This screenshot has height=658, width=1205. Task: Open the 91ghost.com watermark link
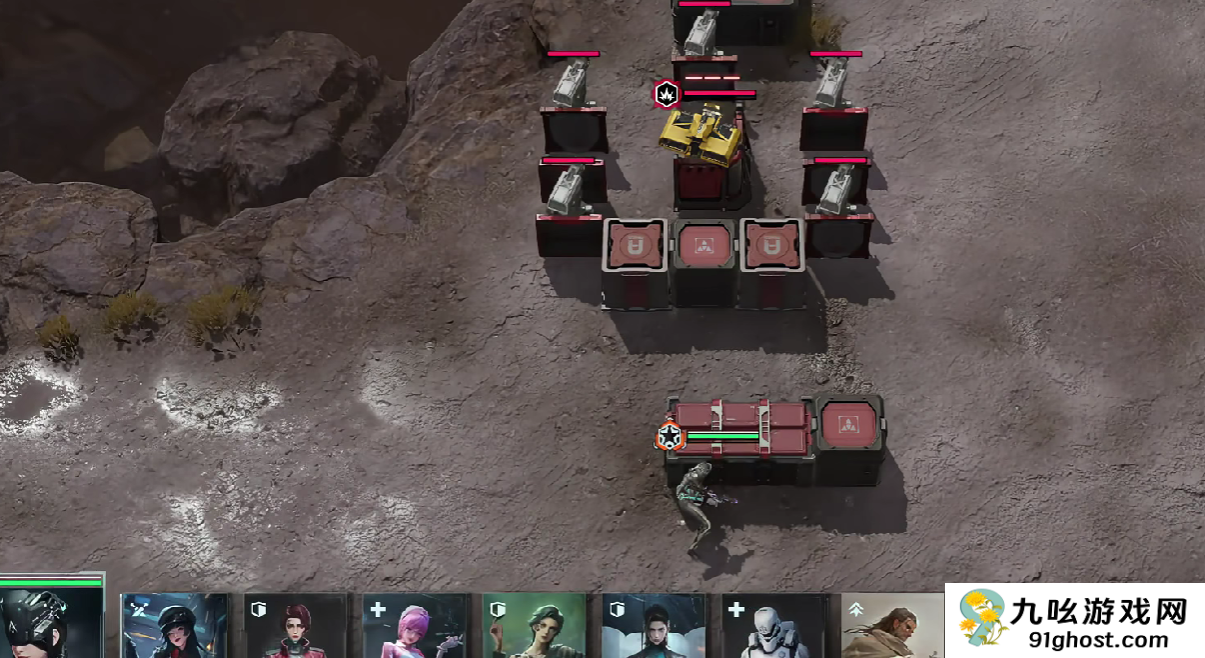coord(1074,621)
